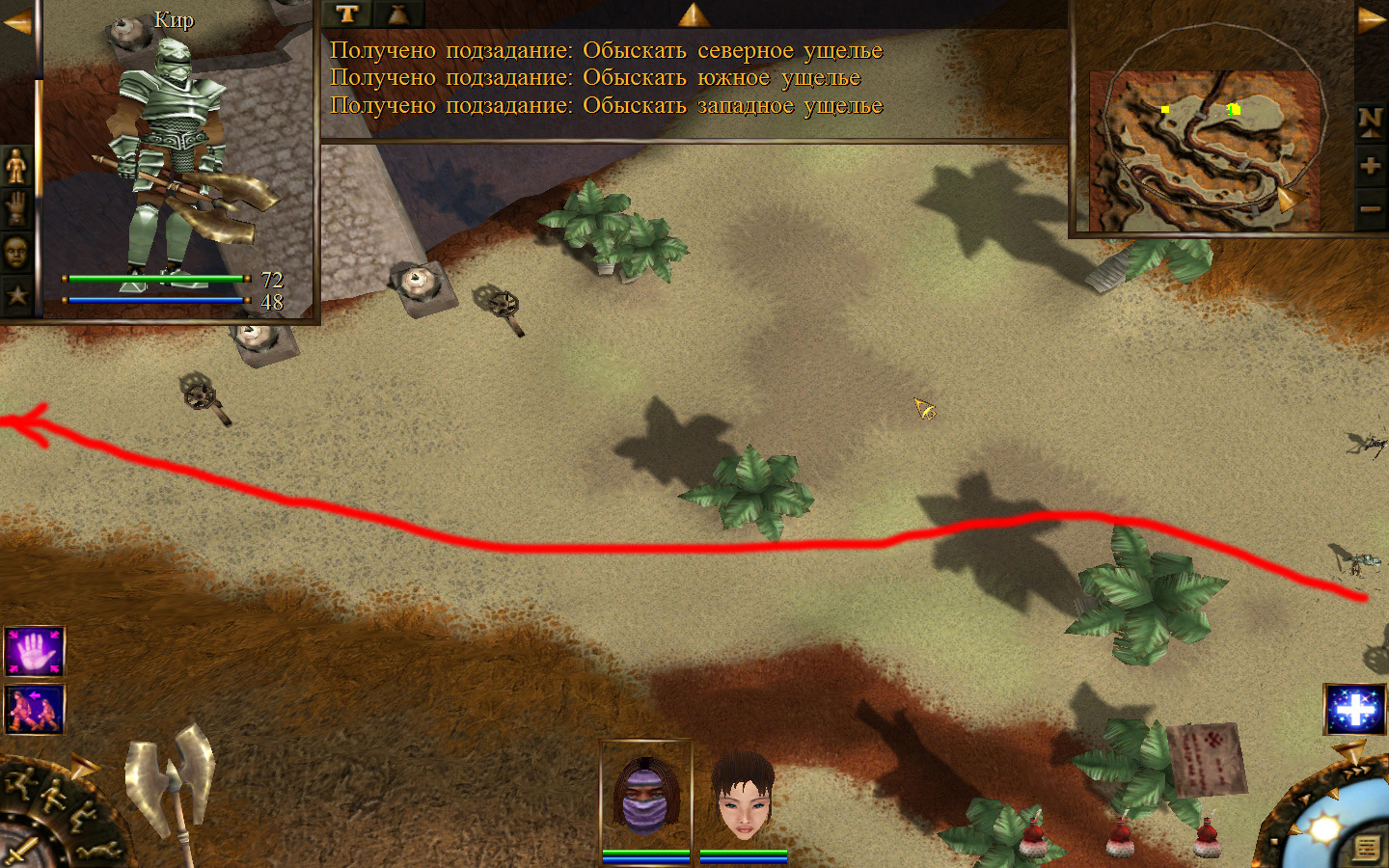Select the short-haired woman party portrait
Viewport: 1389px width, 868px height.
coord(743,796)
